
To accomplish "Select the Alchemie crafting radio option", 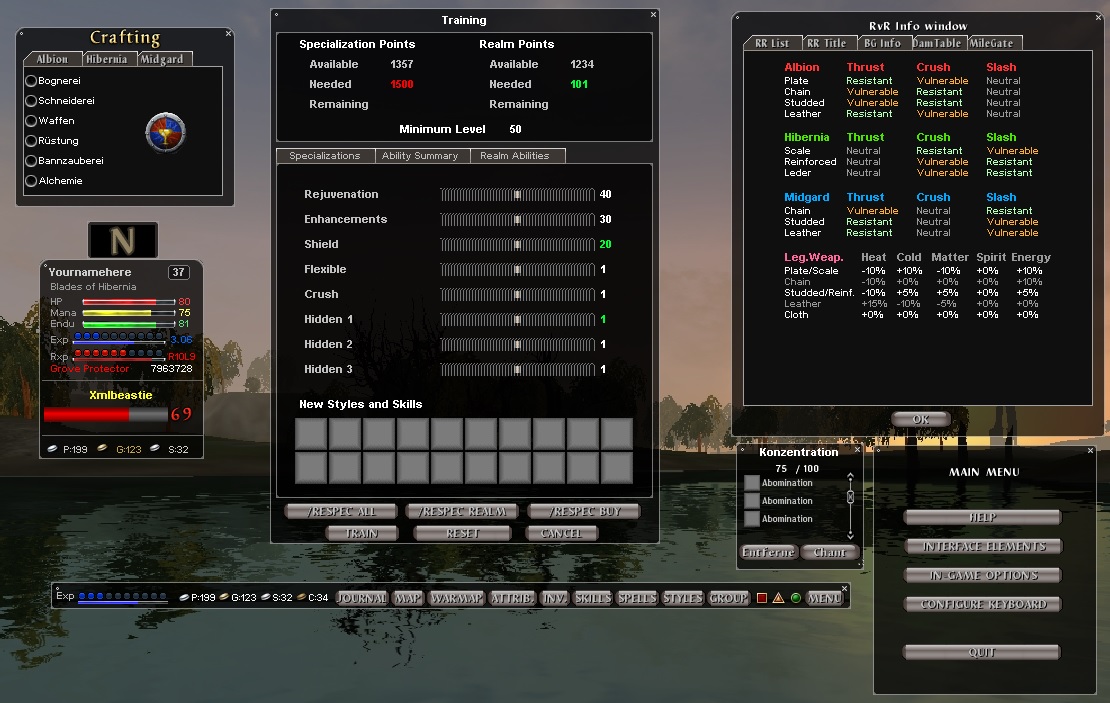I will point(31,181).
